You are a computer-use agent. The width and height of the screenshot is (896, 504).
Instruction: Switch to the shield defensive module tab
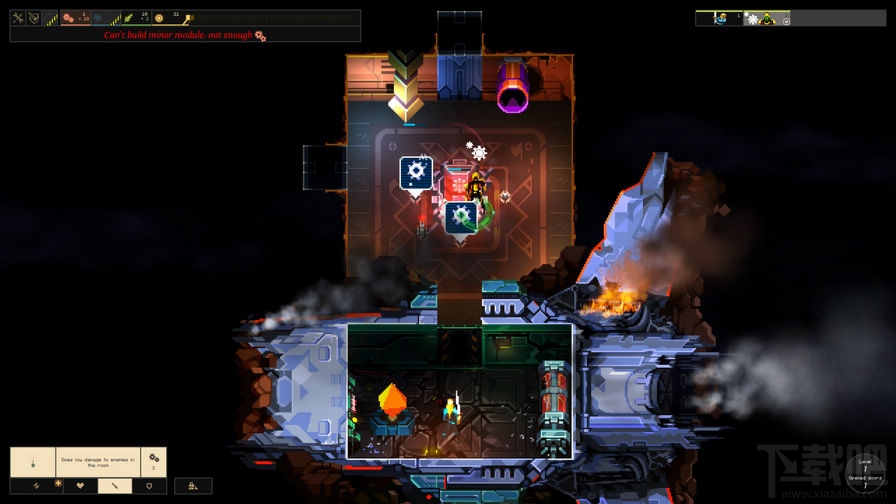pos(149,486)
